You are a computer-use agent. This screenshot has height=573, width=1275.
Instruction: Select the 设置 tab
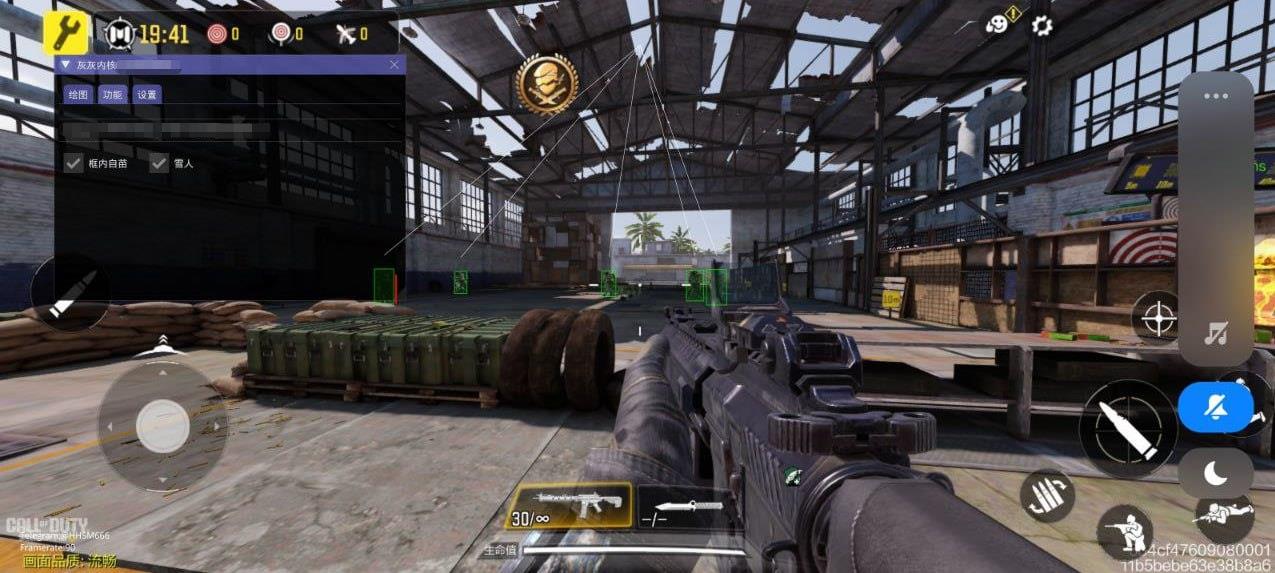tap(147, 95)
